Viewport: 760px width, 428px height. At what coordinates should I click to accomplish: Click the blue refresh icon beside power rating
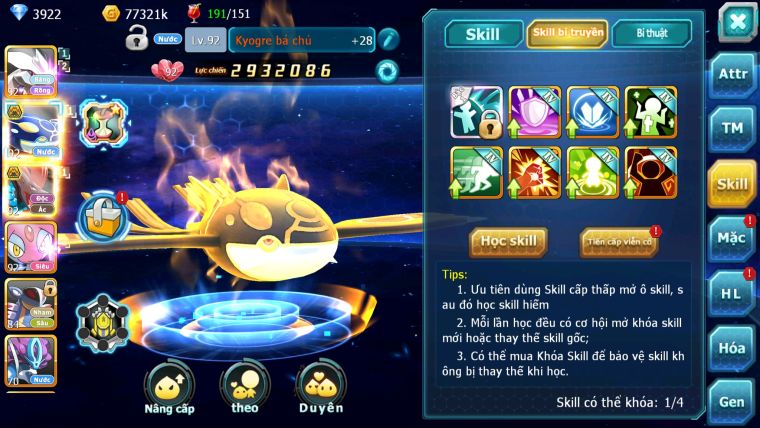(x=386, y=71)
